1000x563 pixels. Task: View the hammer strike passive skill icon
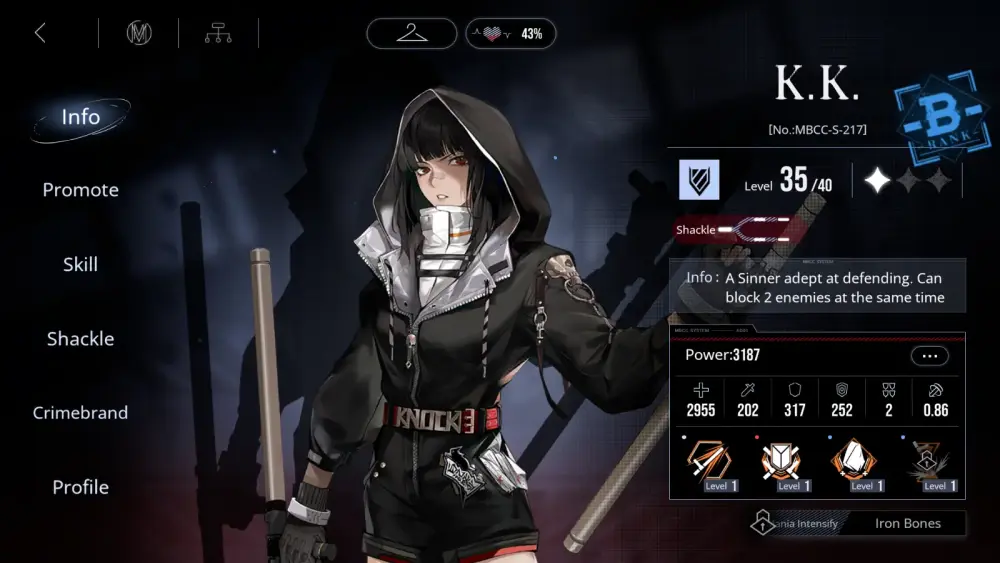927,462
